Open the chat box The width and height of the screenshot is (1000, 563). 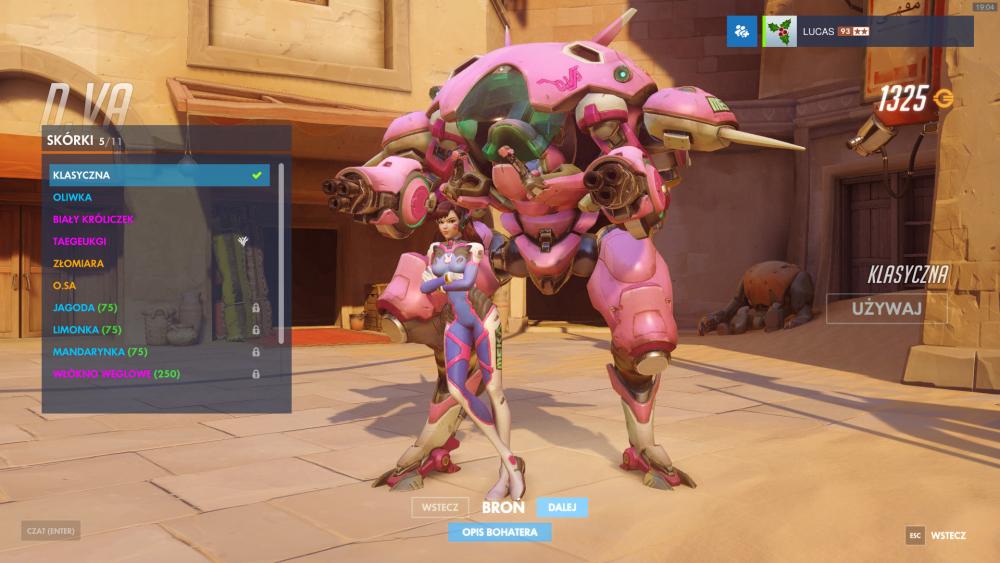pyautogui.click(x=50, y=531)
